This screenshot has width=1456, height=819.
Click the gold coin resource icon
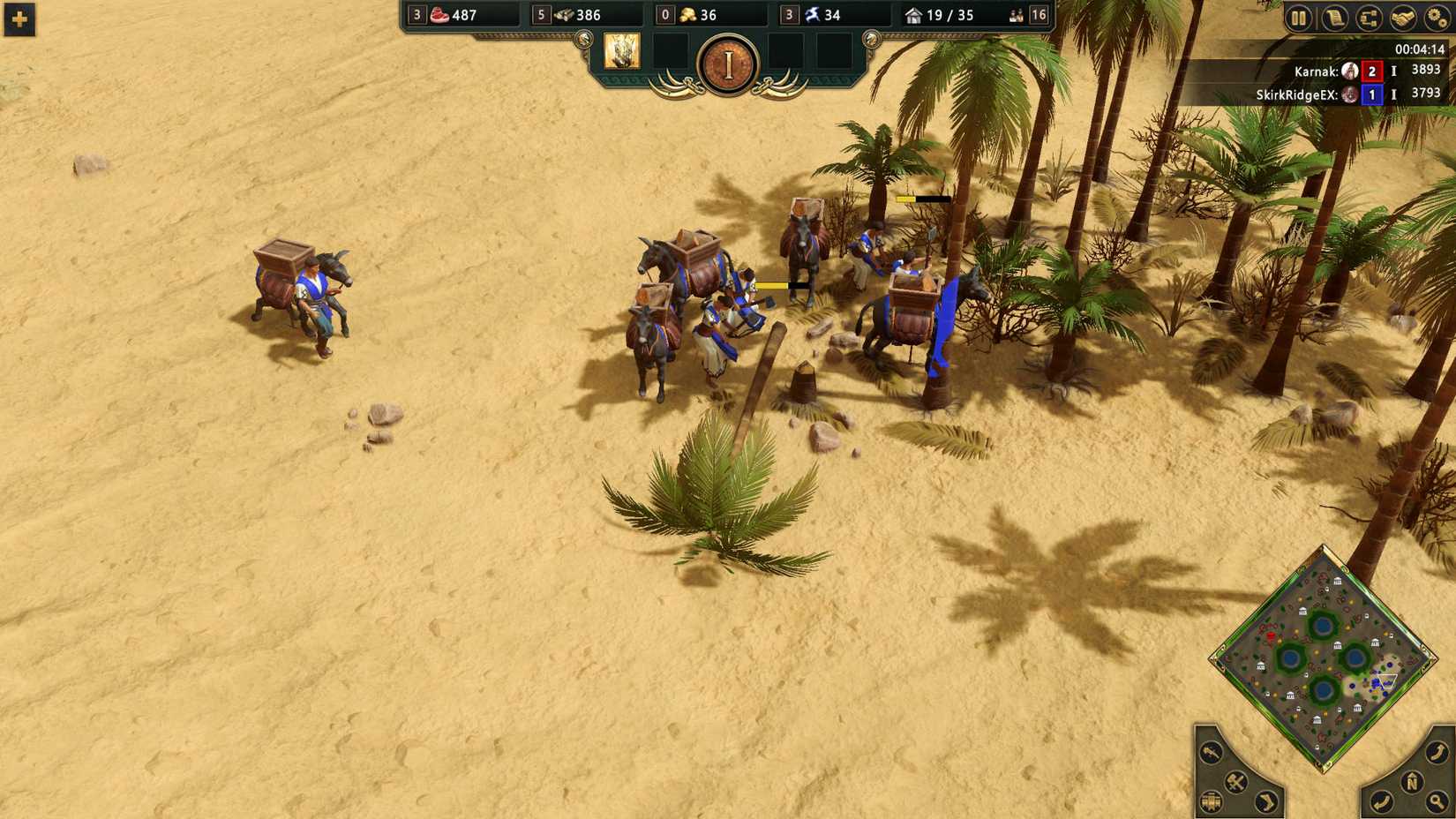(689, 15)
